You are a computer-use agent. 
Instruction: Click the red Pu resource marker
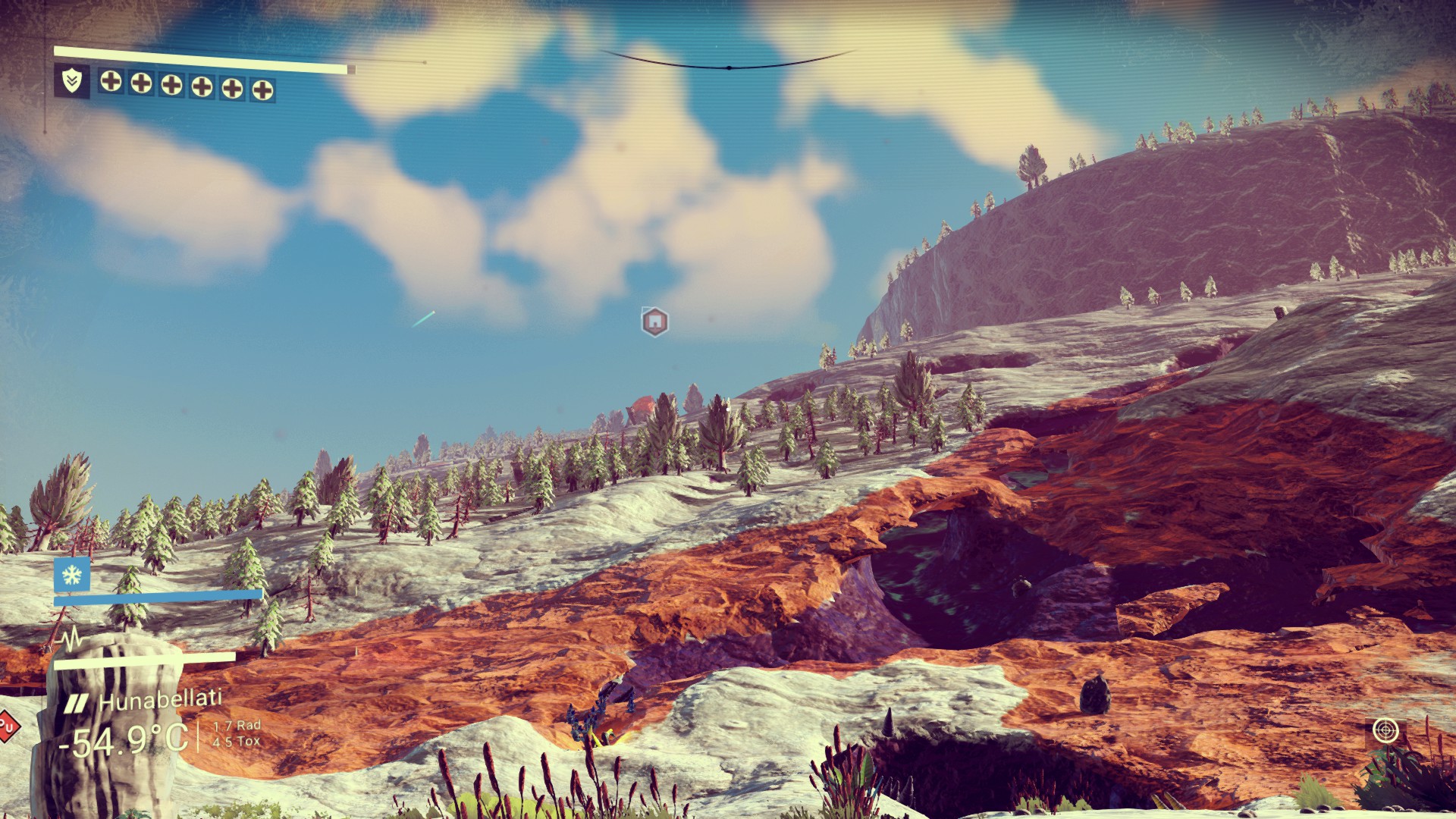click(7, 727)
